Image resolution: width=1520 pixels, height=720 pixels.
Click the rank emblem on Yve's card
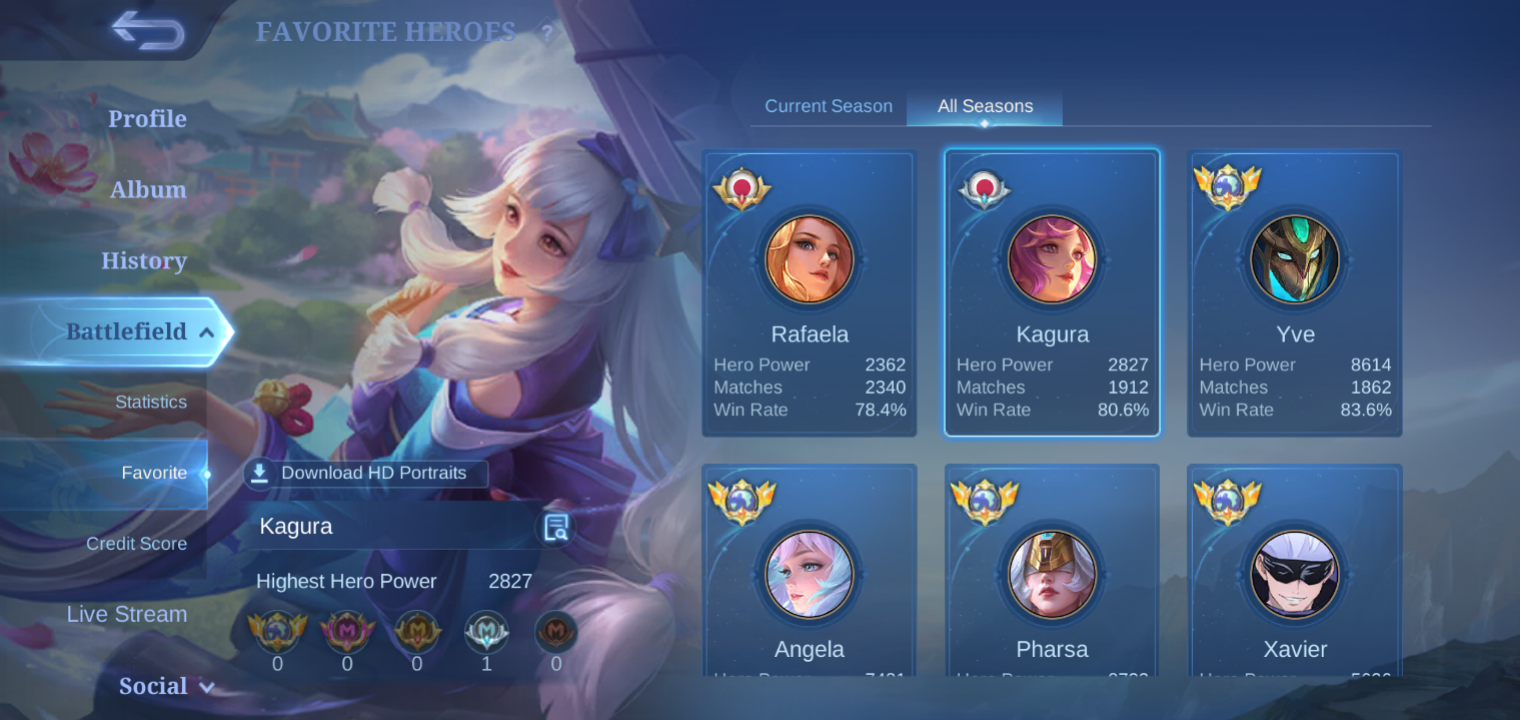[1228, 185]
